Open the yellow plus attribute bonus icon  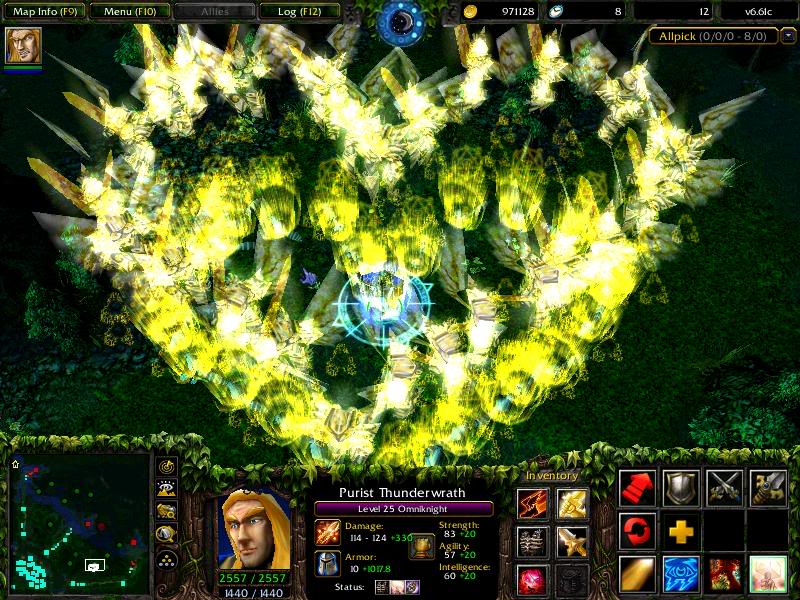point(681,530)
